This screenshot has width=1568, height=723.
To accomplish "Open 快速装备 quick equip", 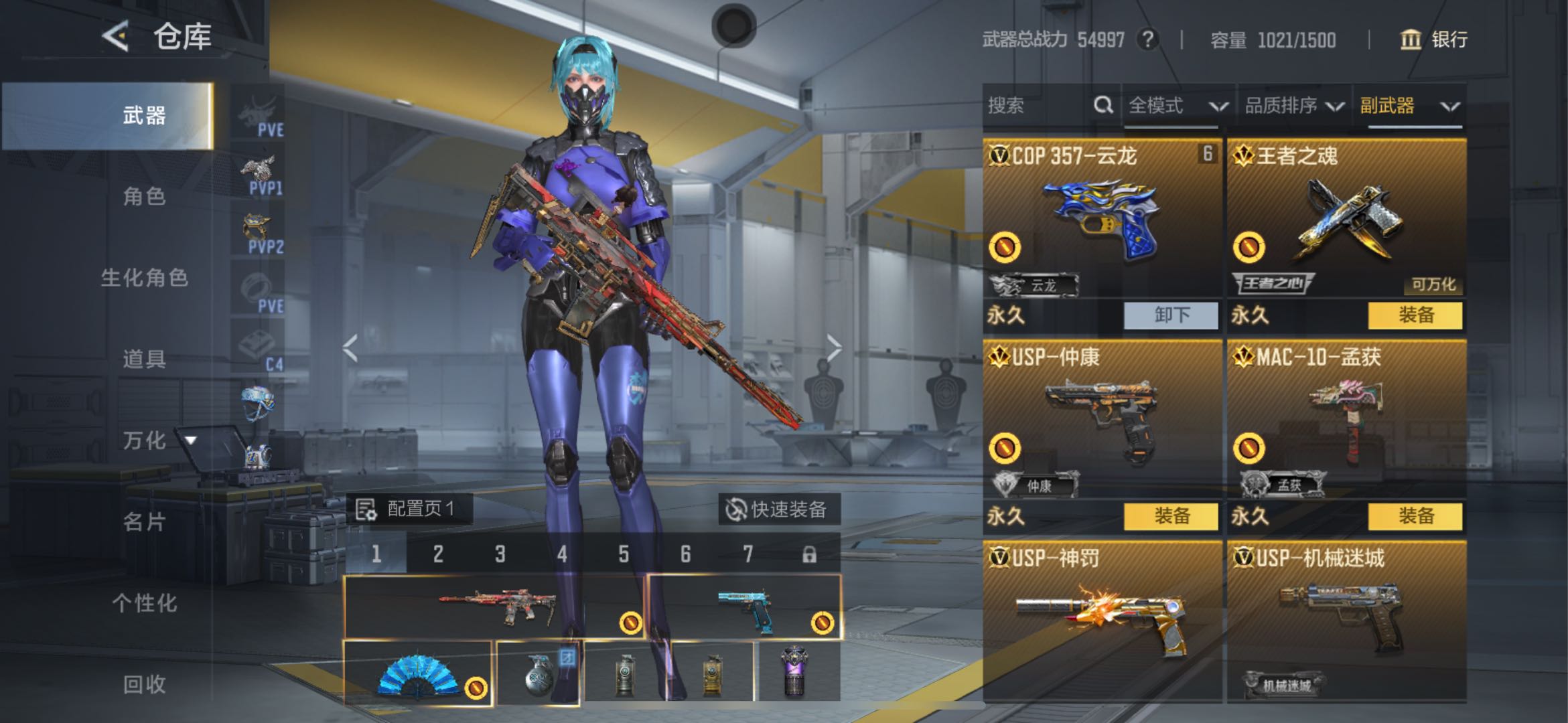I will 778,509.
